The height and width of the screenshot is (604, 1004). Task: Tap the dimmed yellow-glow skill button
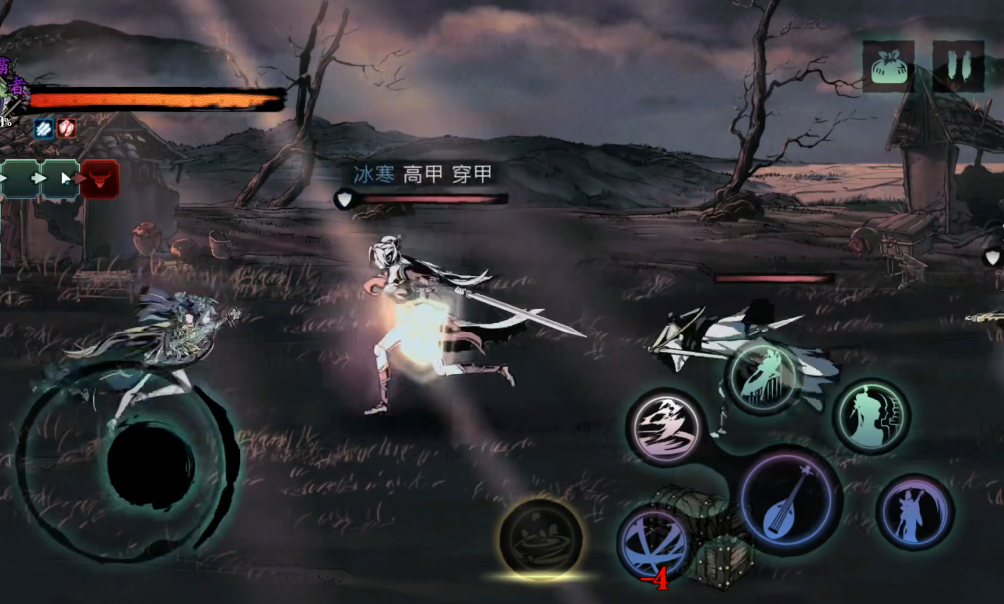pyautogui.click(x=541, y=538)
